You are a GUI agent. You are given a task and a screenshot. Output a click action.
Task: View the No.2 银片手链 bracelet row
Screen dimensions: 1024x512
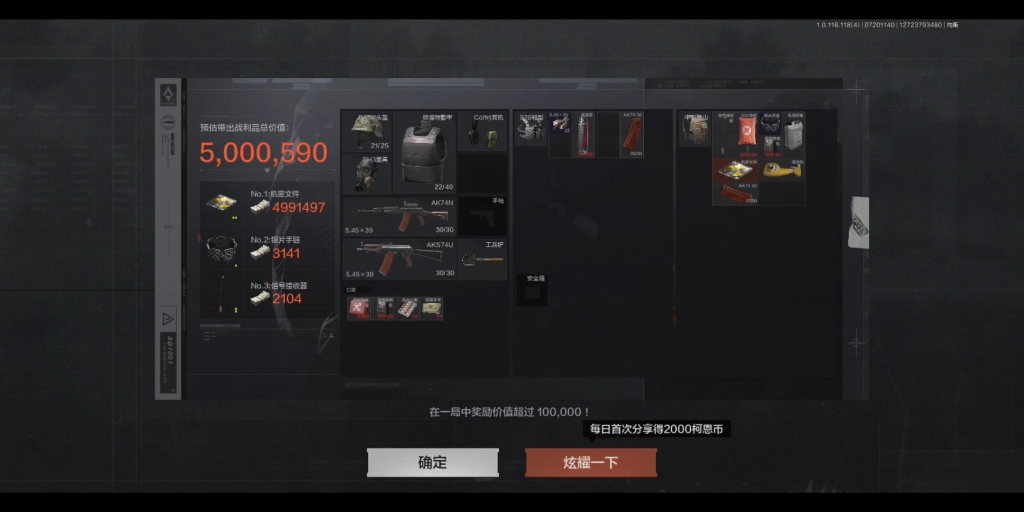pos(266,247)
